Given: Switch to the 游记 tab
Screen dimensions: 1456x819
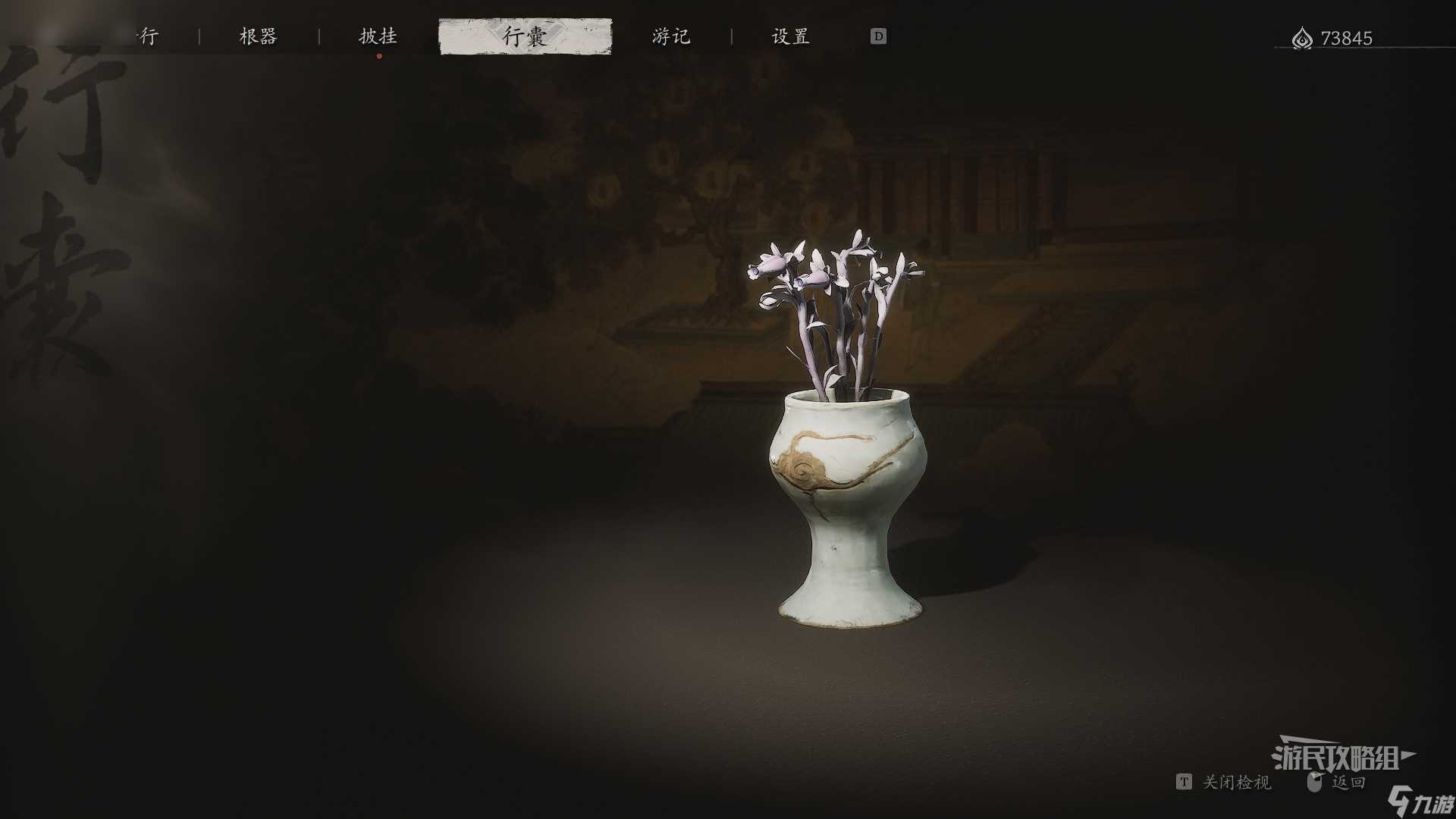Looking at the screenshot, I should pos(670,36).
